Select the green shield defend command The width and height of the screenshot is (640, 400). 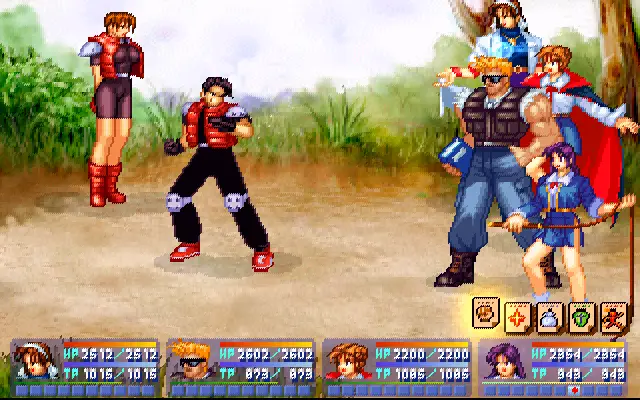(x=581, y=316)
